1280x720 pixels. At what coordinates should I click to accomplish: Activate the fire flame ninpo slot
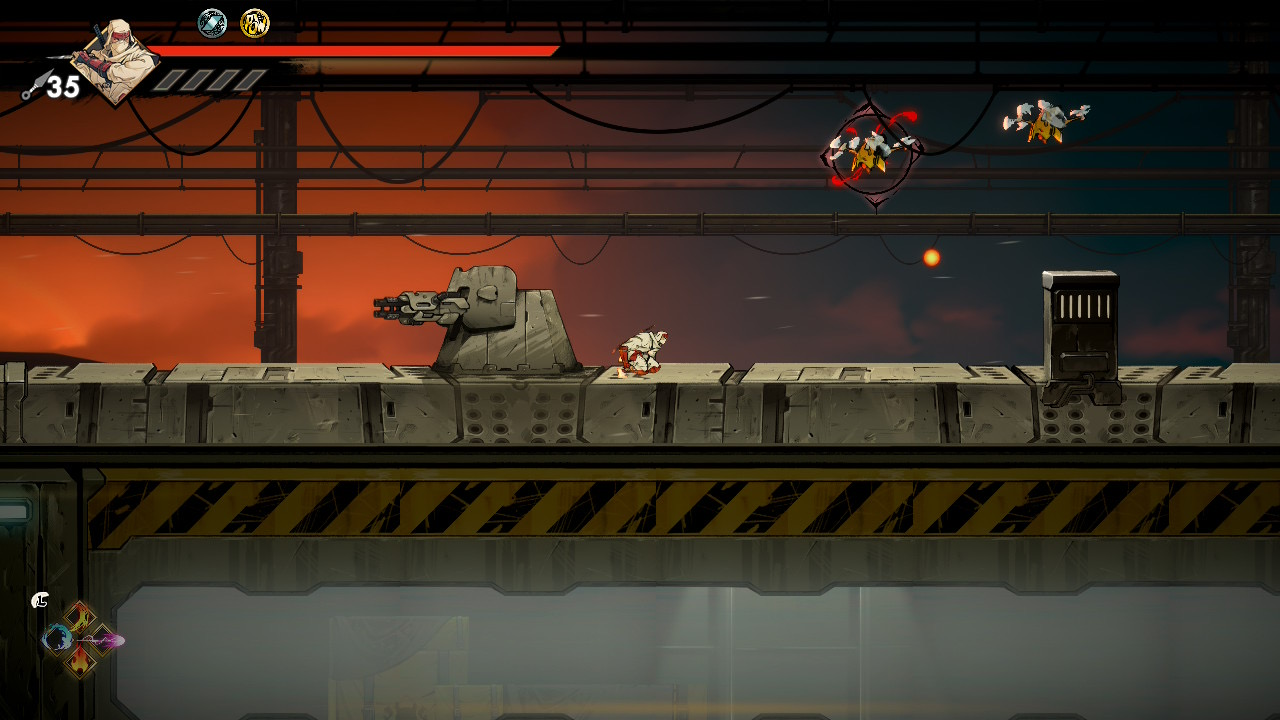(80, 660)
